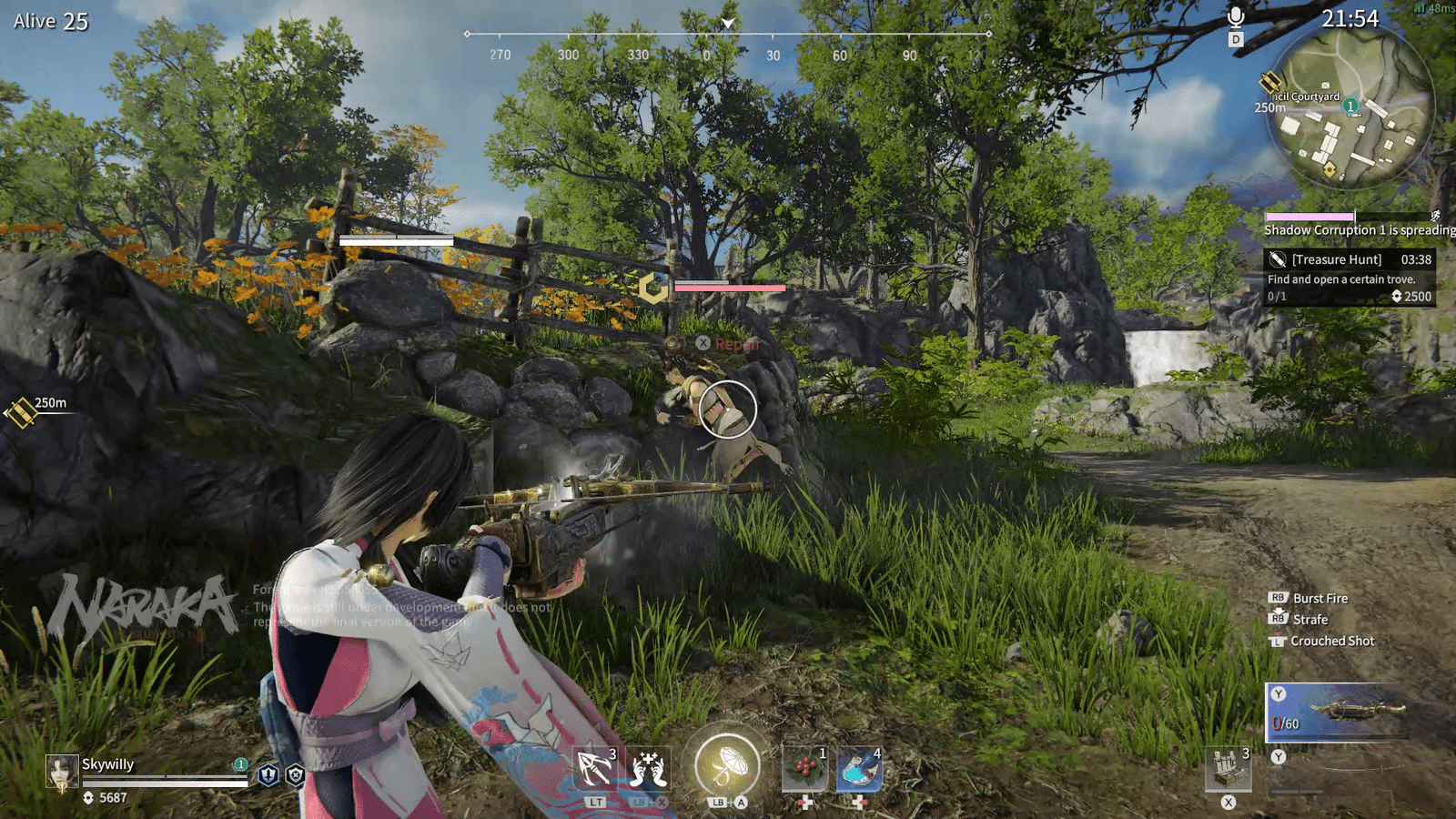Click the green numbered marker on minimap
This screenshot has width=1456, height=819.
pos(1351,106)
